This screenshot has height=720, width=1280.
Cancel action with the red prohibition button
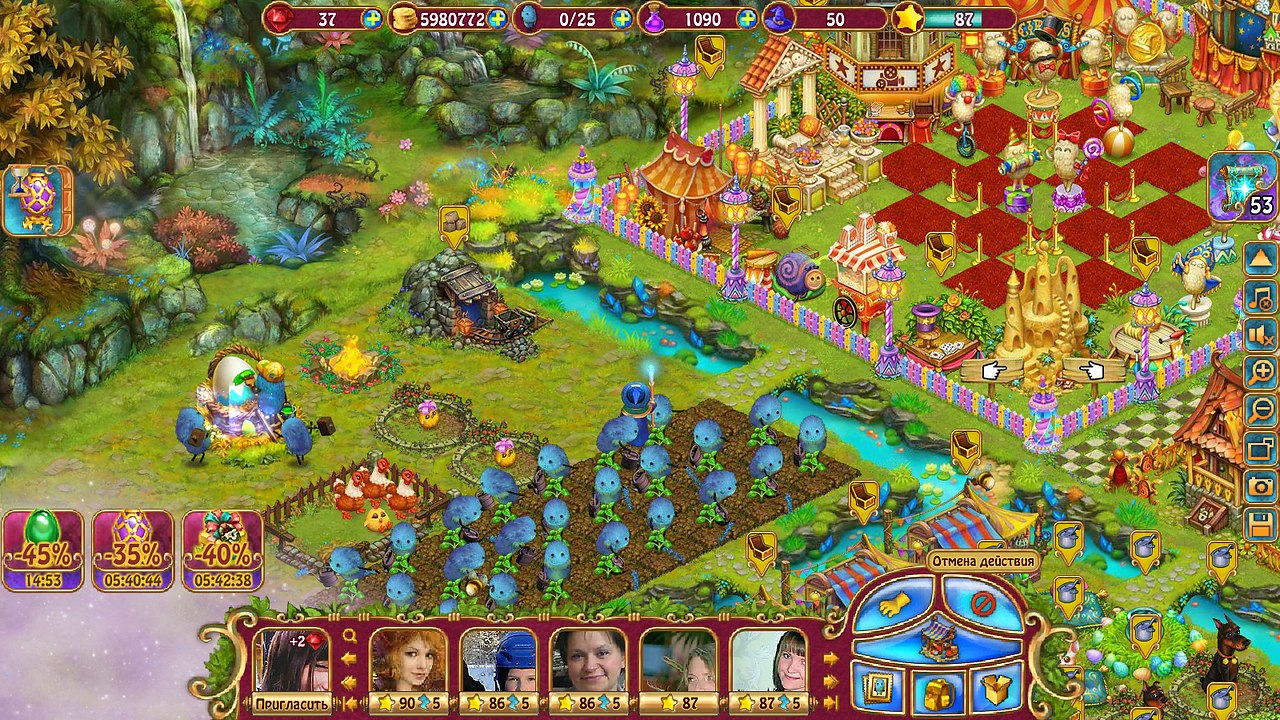[982, 602]
